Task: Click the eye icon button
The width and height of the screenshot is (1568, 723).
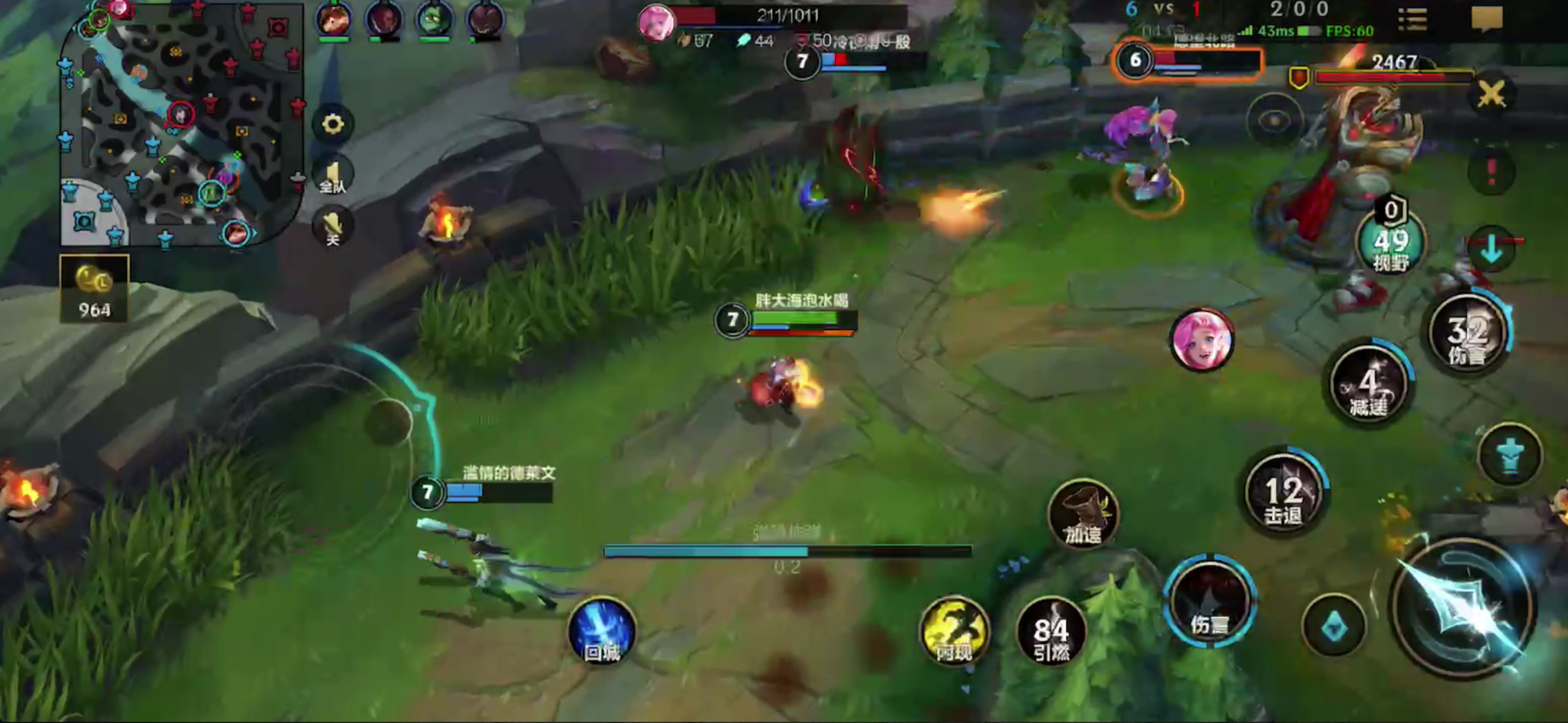Action: click(x=1274, y=121)
